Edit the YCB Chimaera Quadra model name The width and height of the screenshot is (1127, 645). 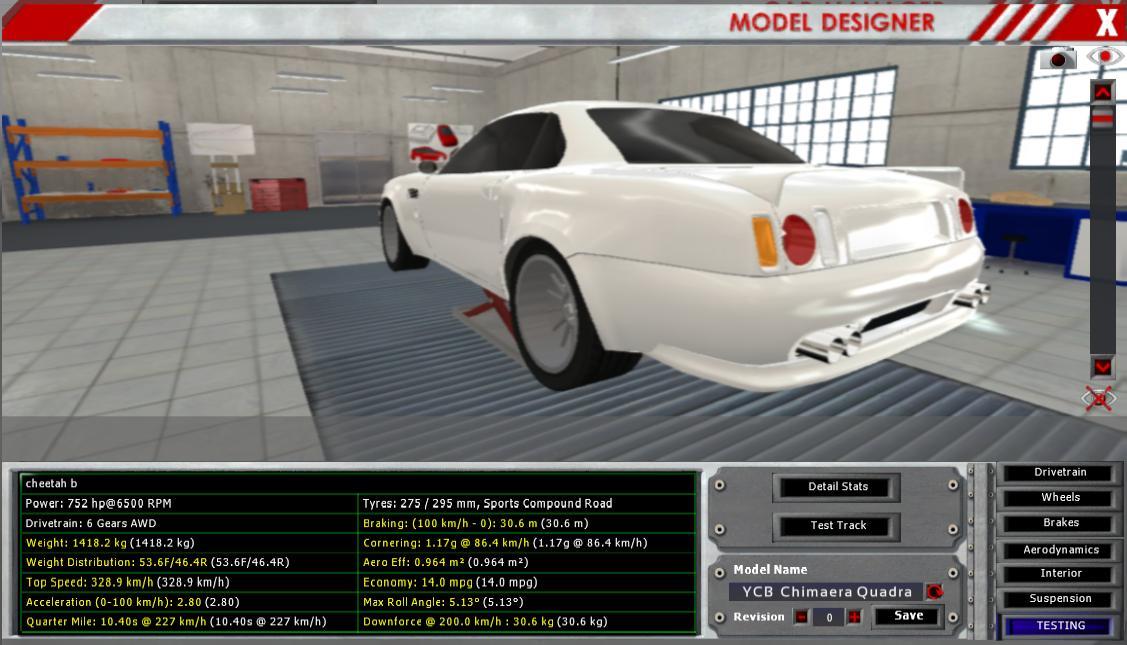tap(826, 592)
